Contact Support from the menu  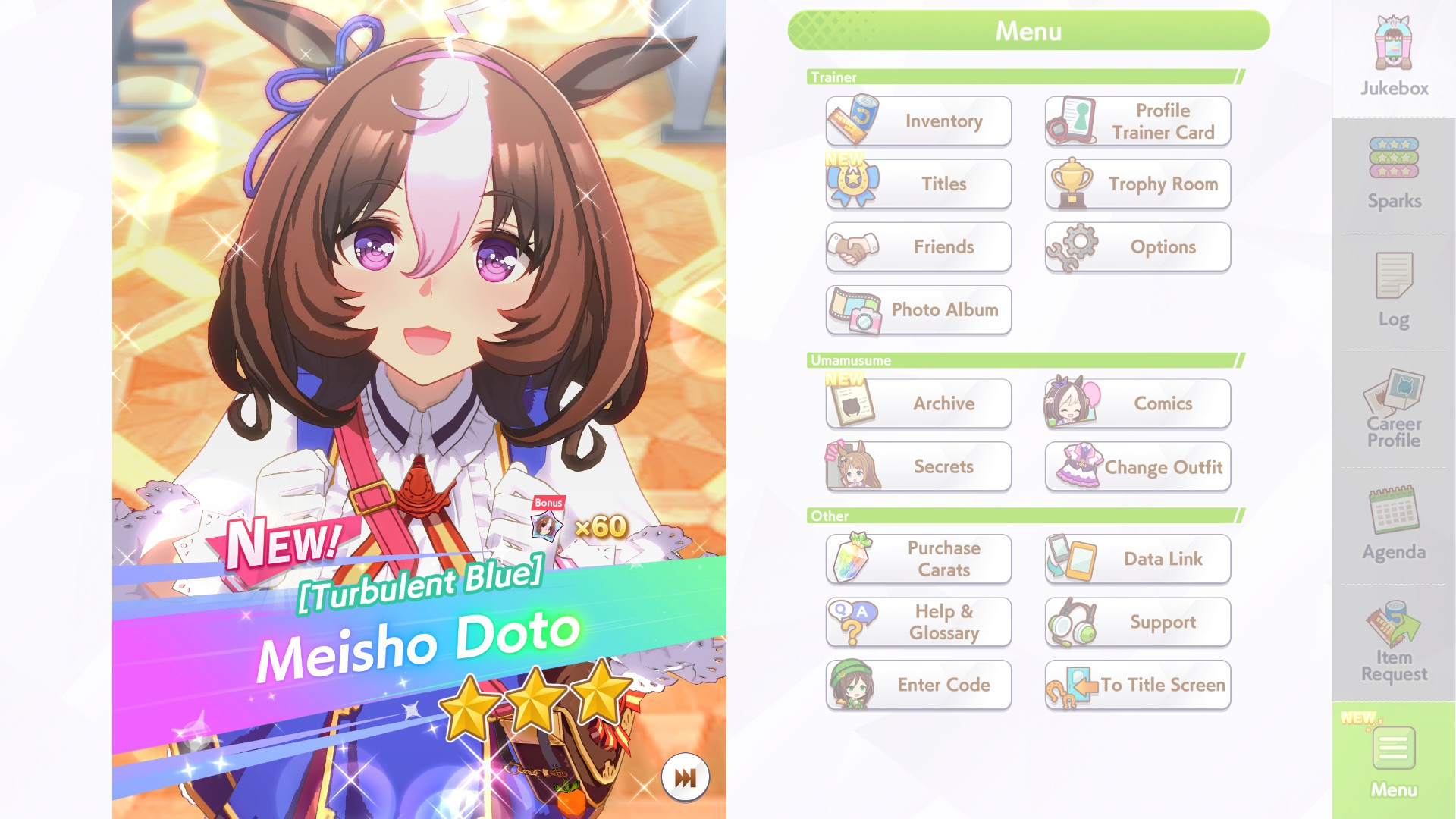[1137, 622]
